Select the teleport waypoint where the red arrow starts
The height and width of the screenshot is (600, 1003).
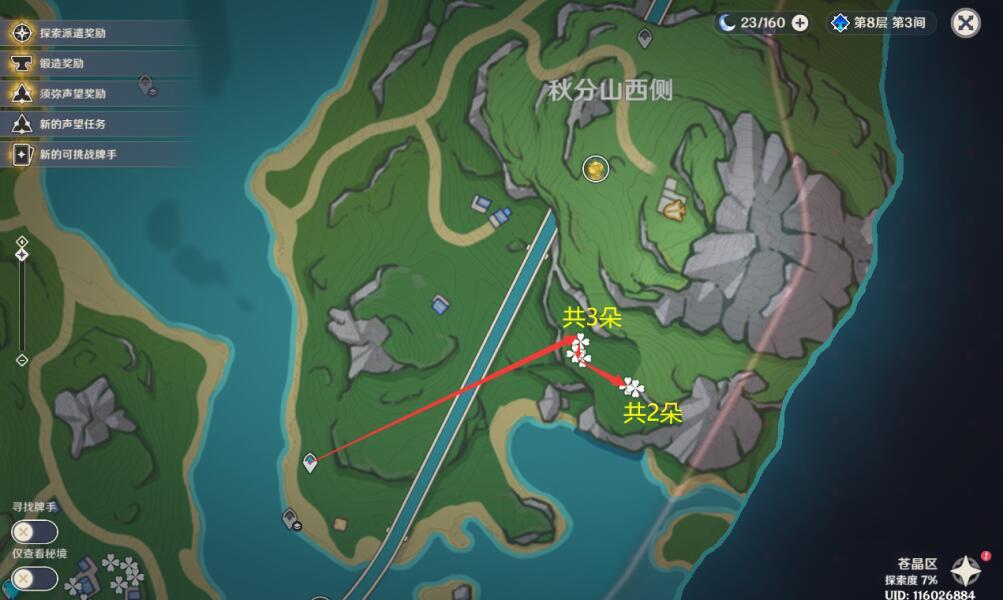310,462
